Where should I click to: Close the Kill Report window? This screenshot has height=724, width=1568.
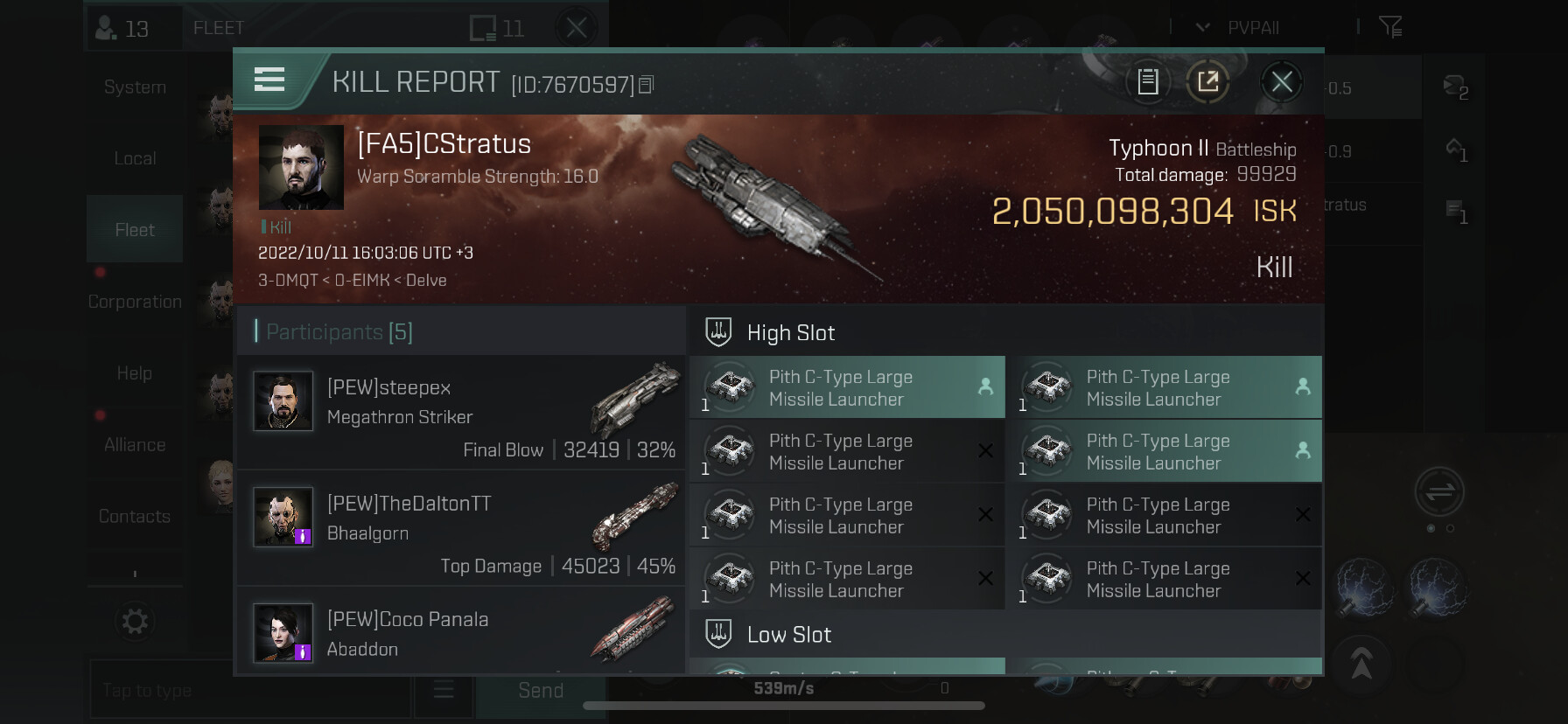(x=1282, y=82)
